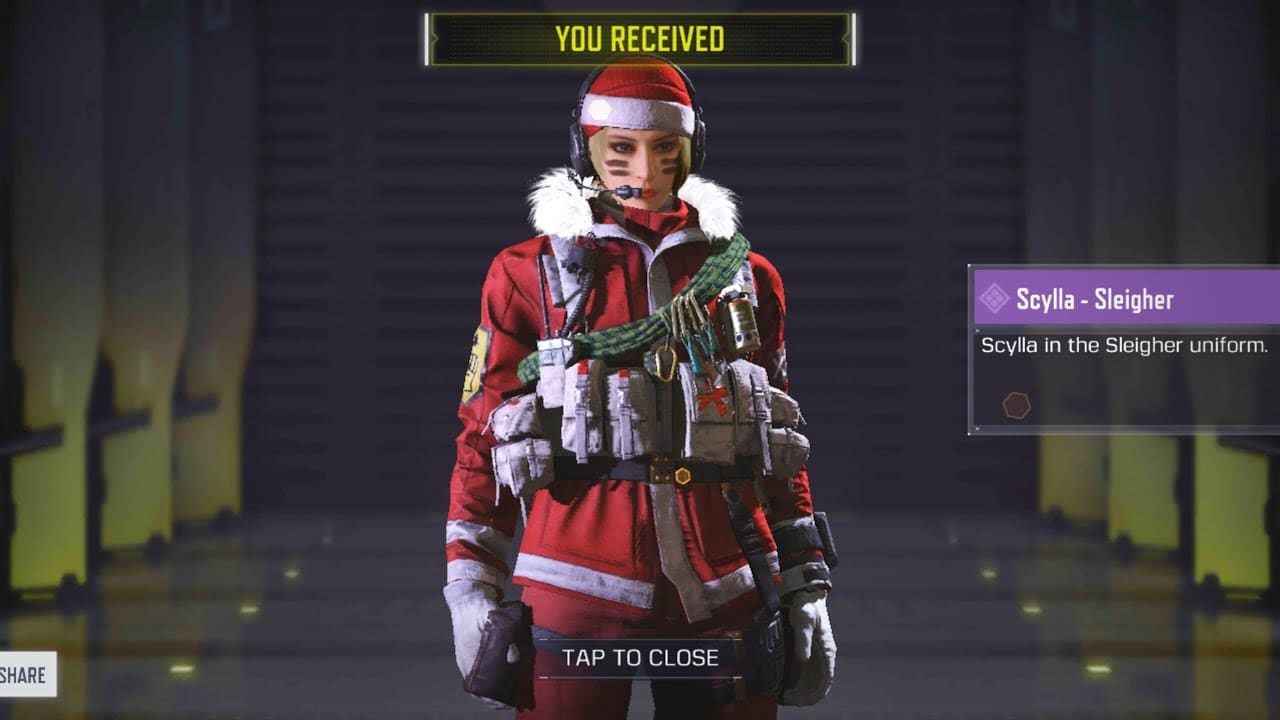Share the received reward
This screenshot has width=1280, height=720.
[x=25, y=675]
